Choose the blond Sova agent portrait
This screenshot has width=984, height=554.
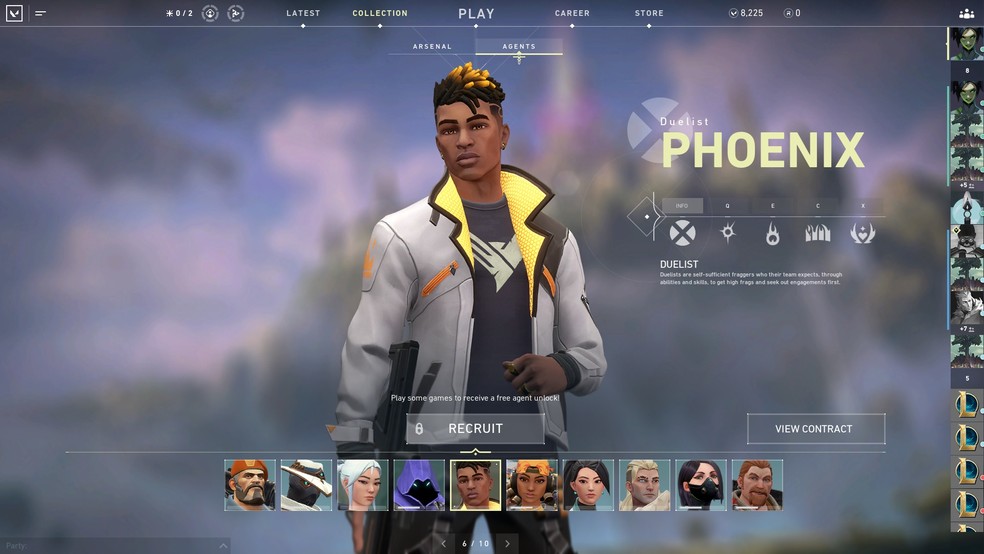(x=644, y=485)
